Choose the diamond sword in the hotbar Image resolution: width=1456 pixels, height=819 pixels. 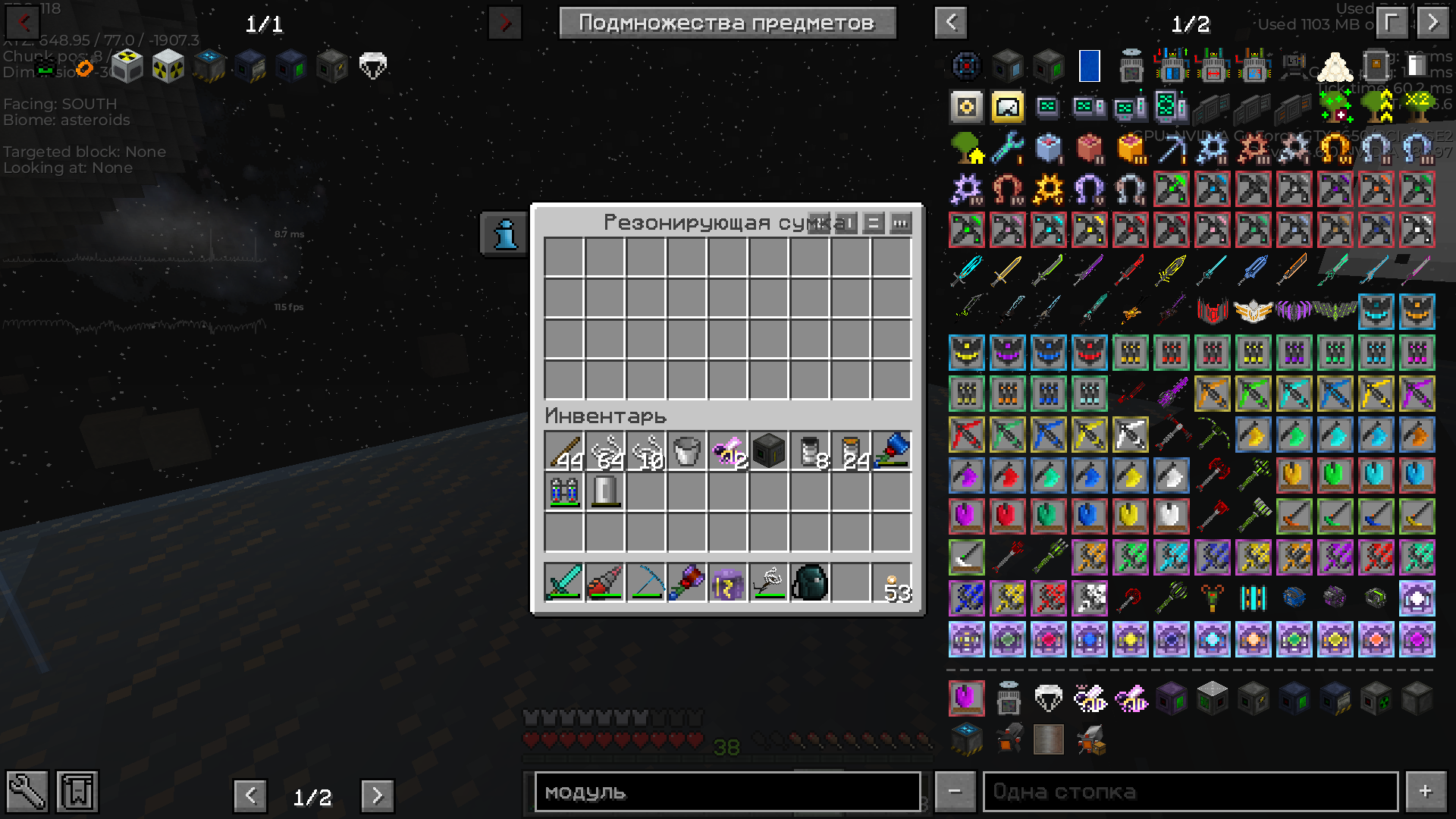click(564, 583)
